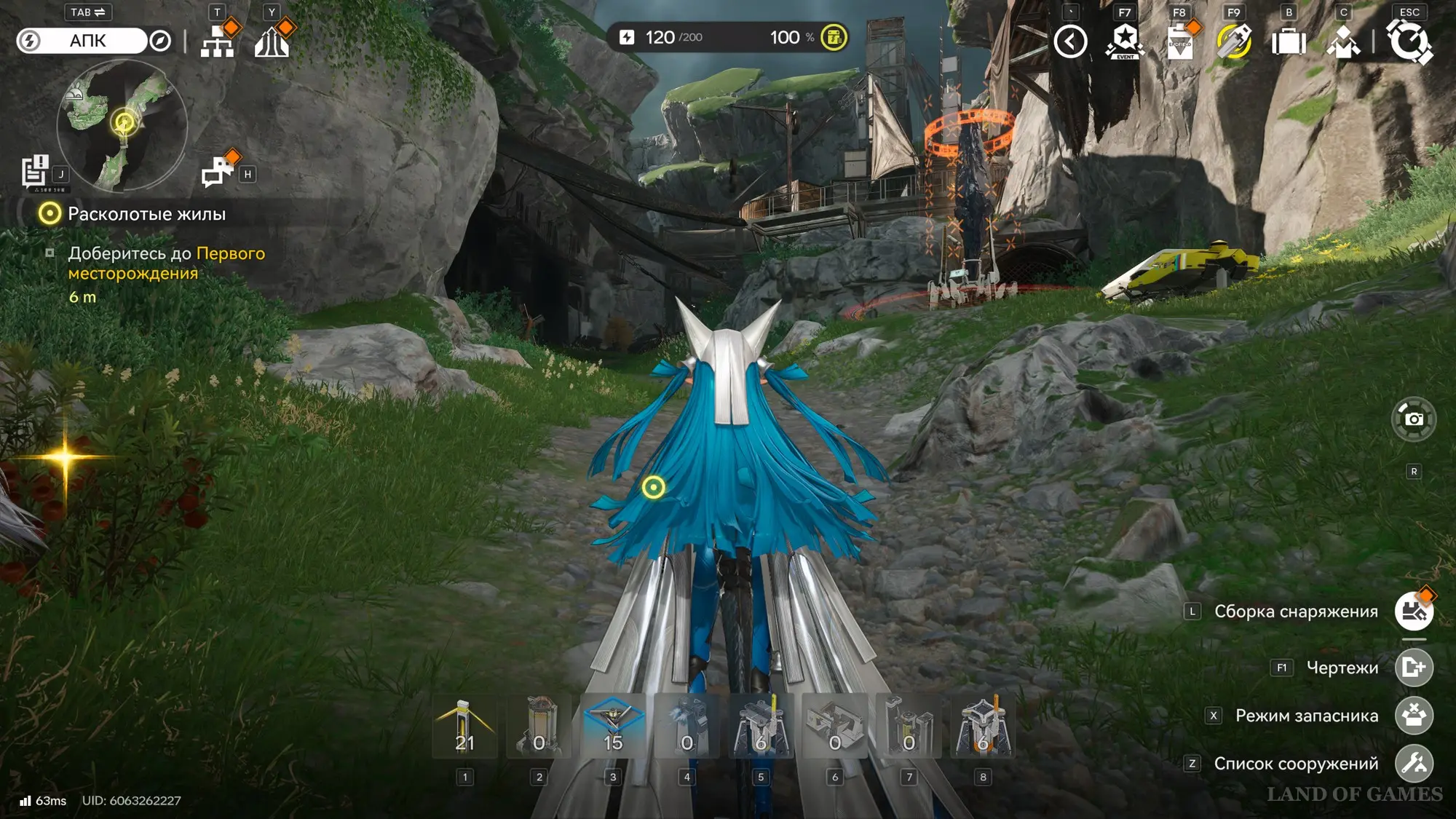Toggle Режим запасника
The height and width of the screenshot is (819, 1456).
(1414, 715)
